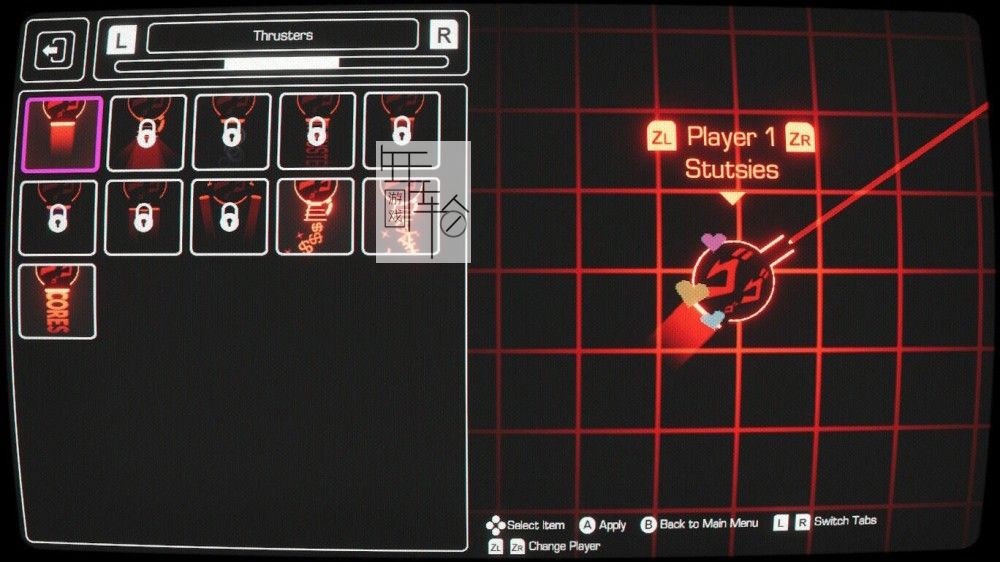Select the locked twin side-beam thruster

click(230, 217)
